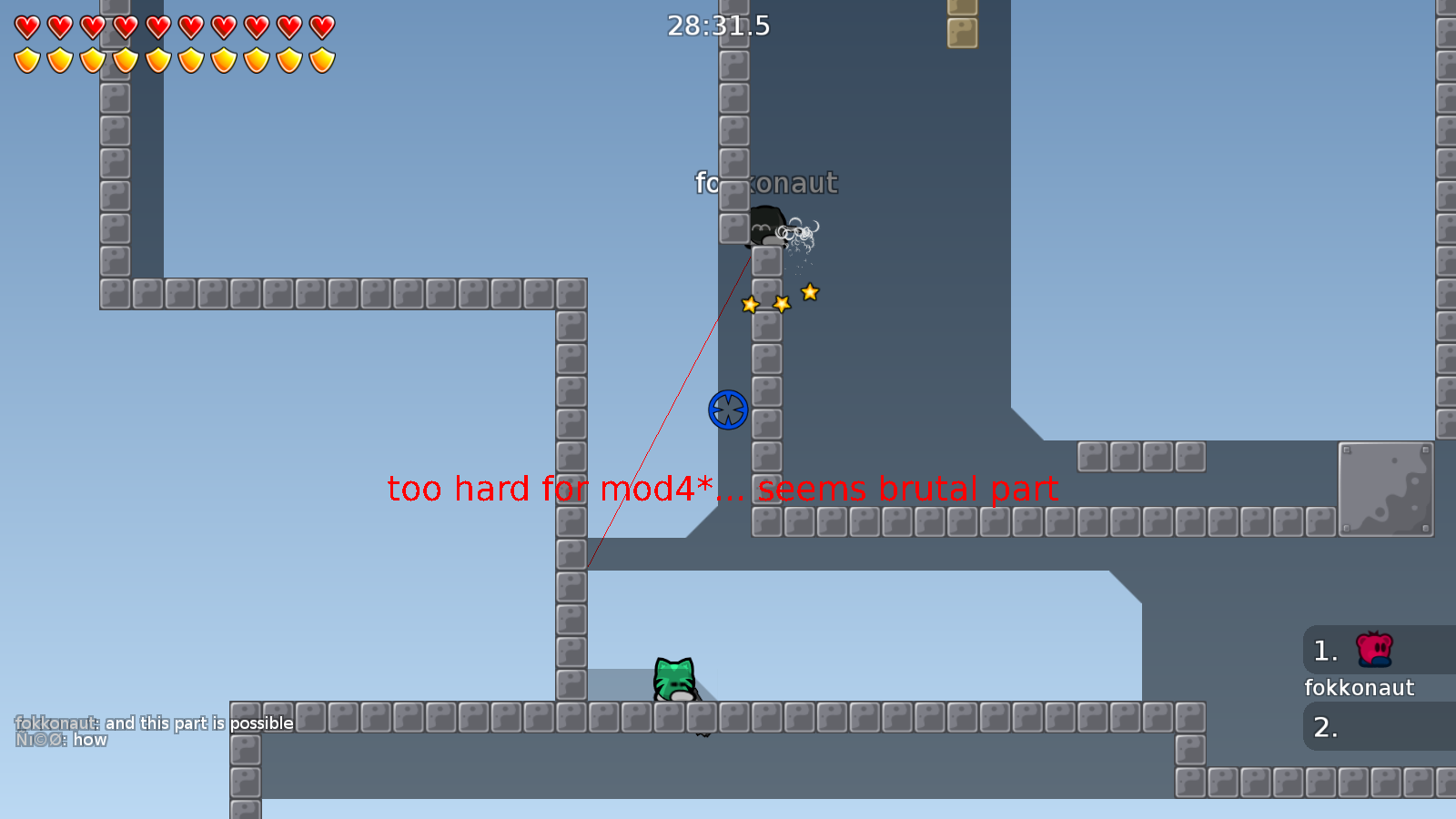Select the fokkonaut name tag above the tee
1456x819 pixels.
[765, 183]
